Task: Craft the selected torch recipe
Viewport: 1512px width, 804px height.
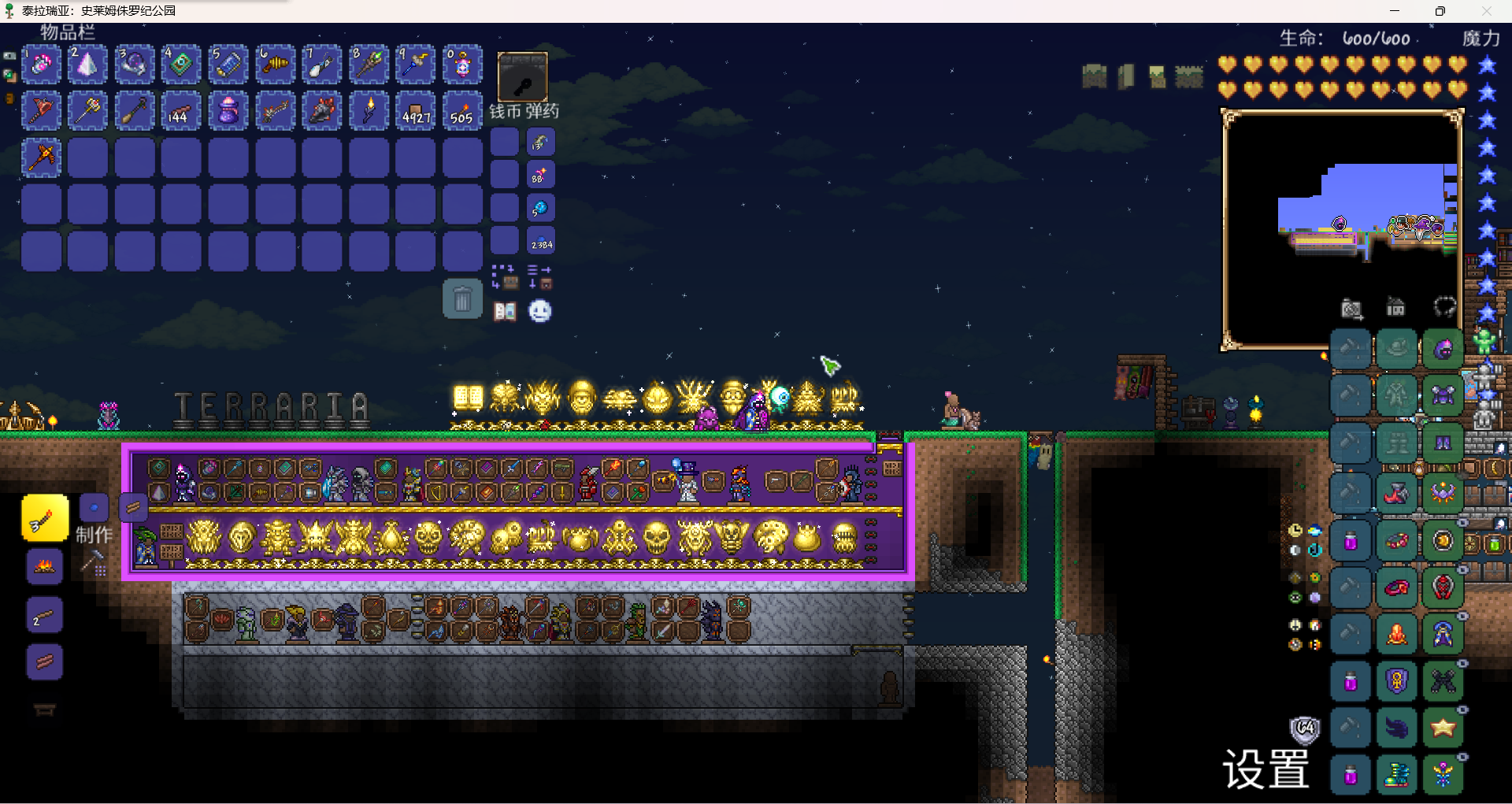Action: click(x=45, y=518)
